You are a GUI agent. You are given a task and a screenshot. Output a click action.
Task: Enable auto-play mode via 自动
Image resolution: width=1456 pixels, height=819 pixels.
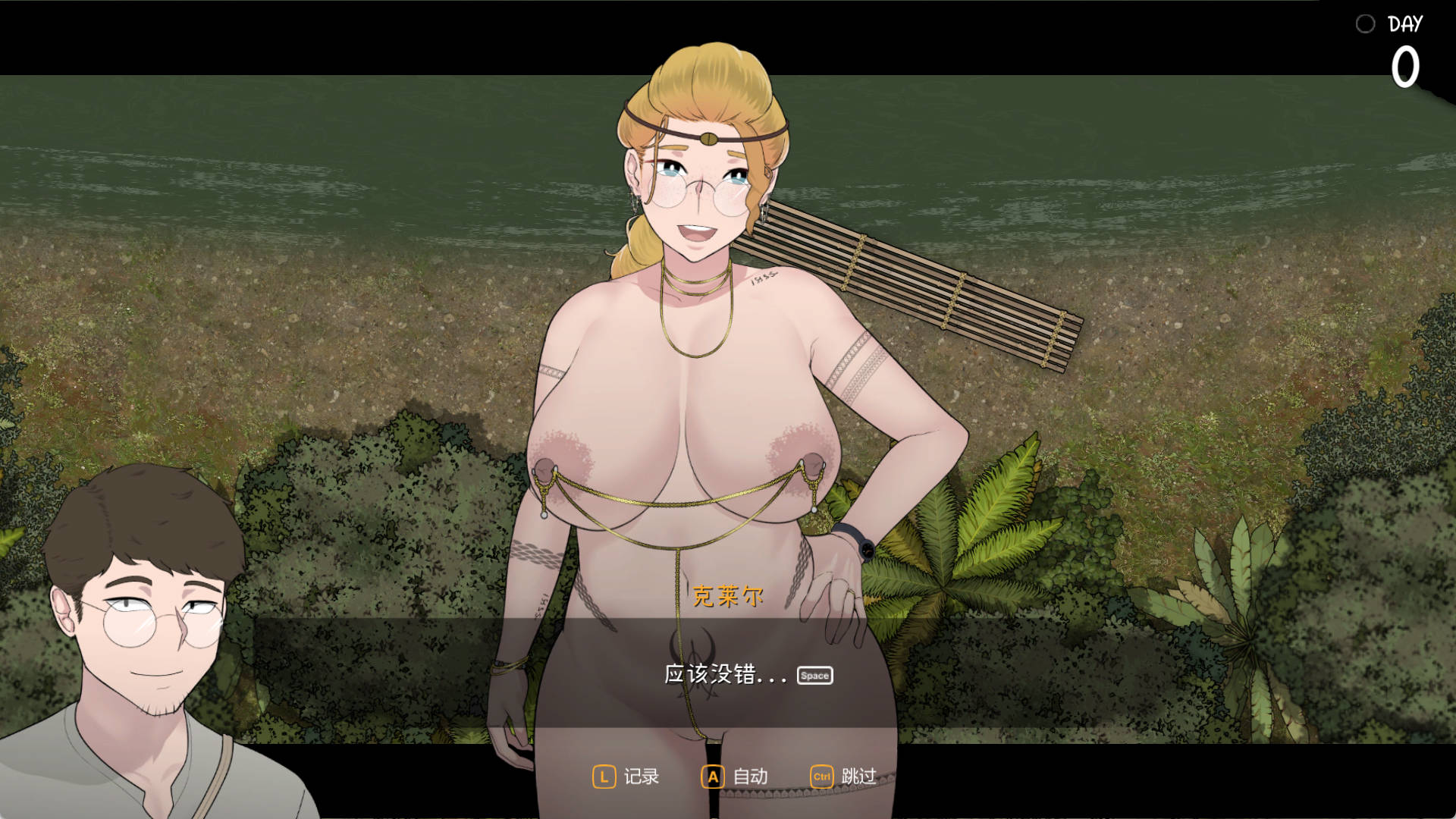pos(749,777)
